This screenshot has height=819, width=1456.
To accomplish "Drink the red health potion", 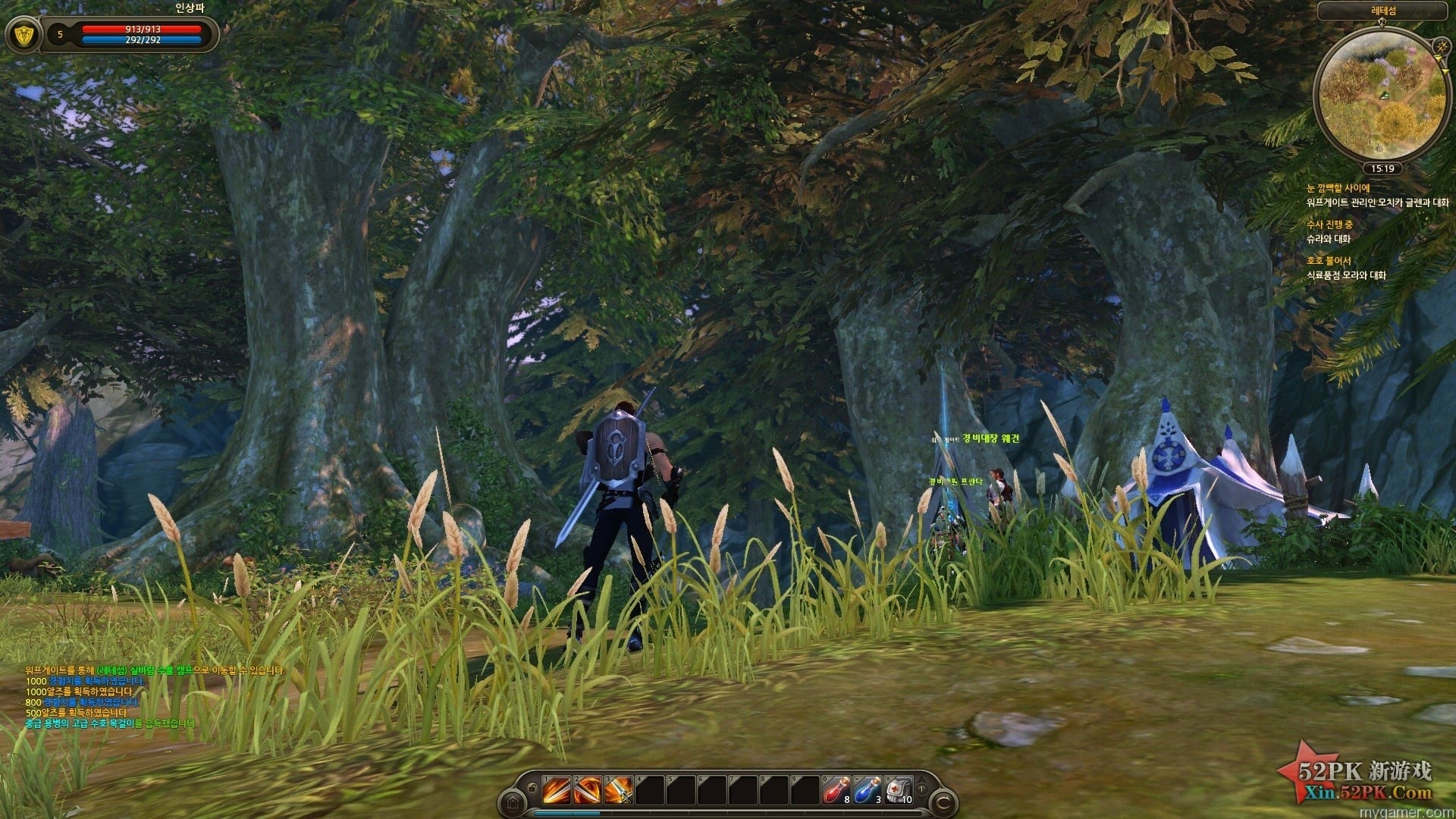I will click(x=836, y=791).
